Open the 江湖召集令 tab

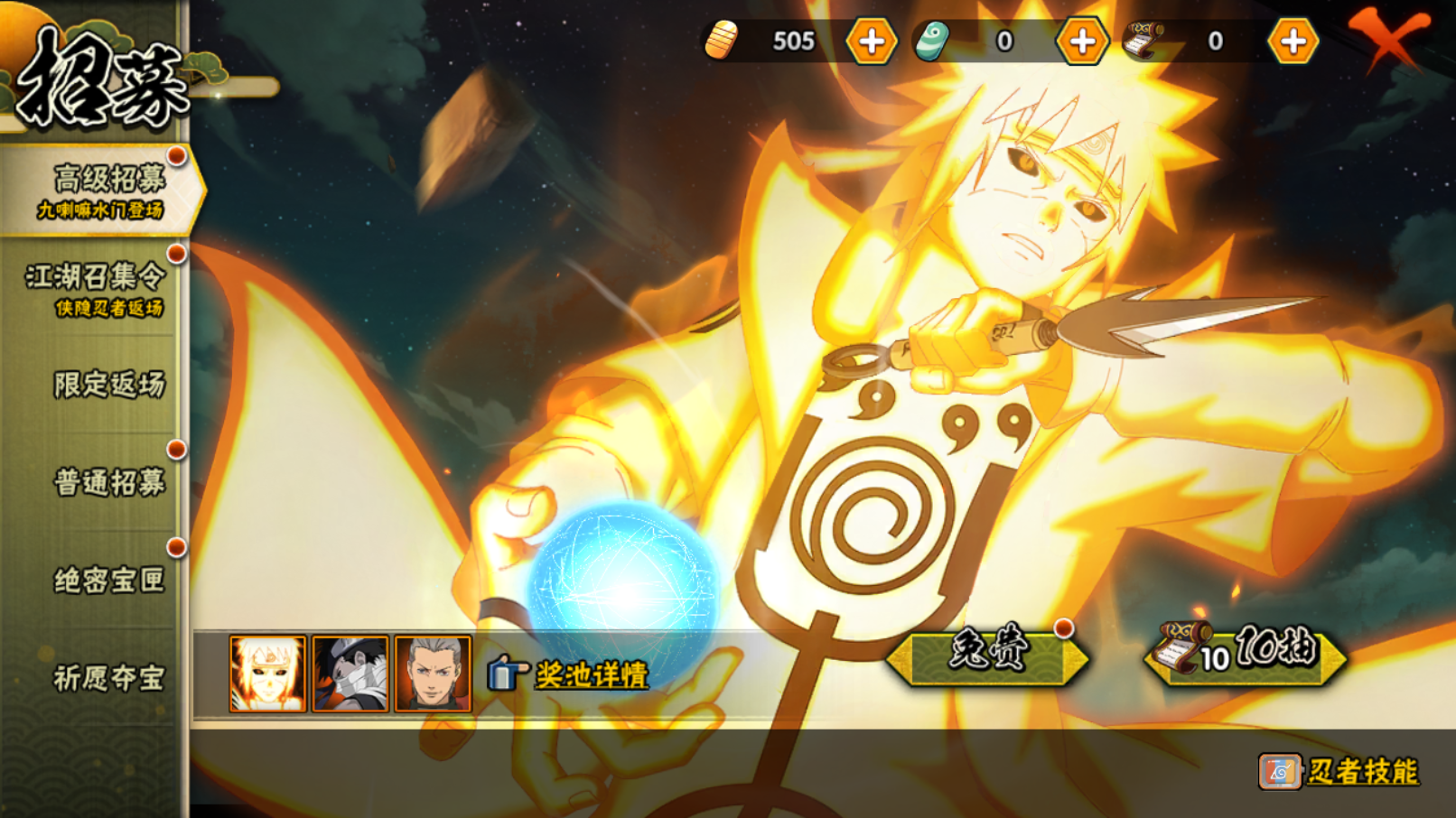(96, 288)
